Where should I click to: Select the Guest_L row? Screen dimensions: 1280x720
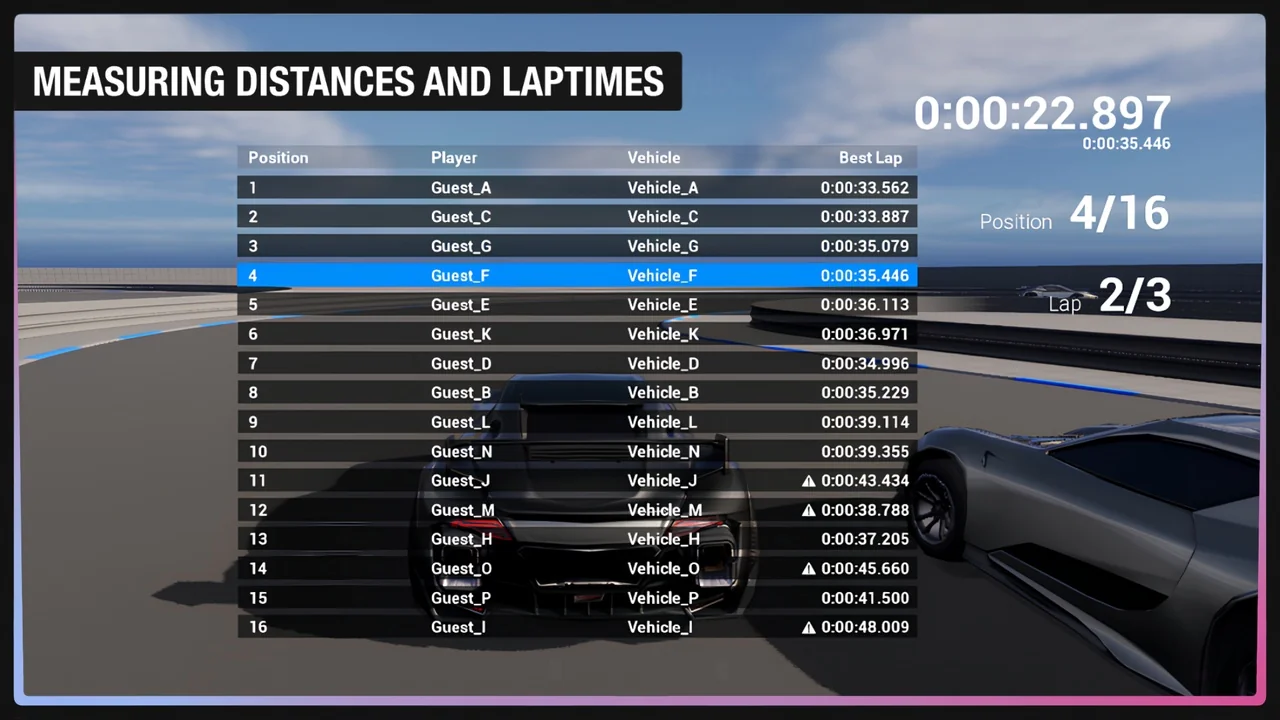[x=577, y=422]
